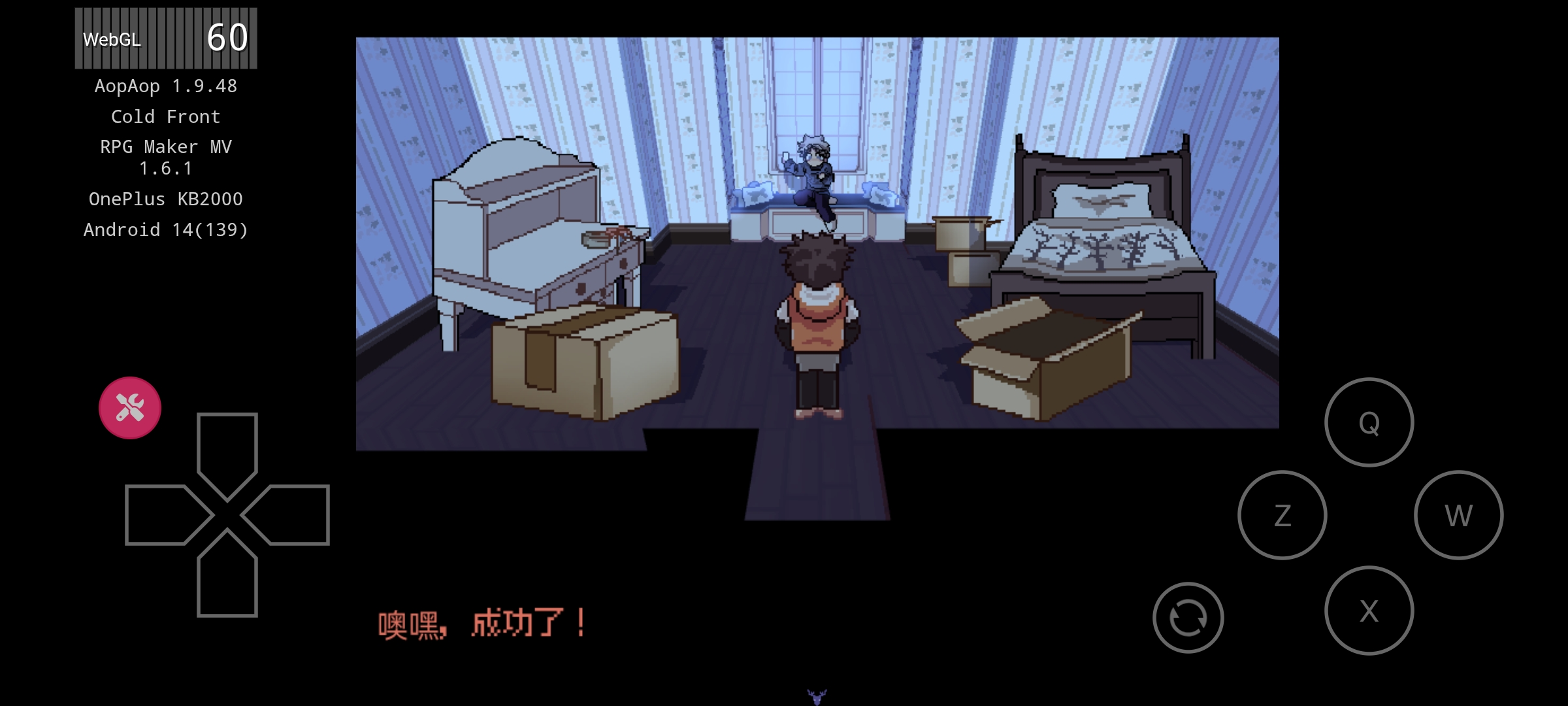Tap the D-pad up arrow
1568x706 pixels.
(x=227, y=451)
